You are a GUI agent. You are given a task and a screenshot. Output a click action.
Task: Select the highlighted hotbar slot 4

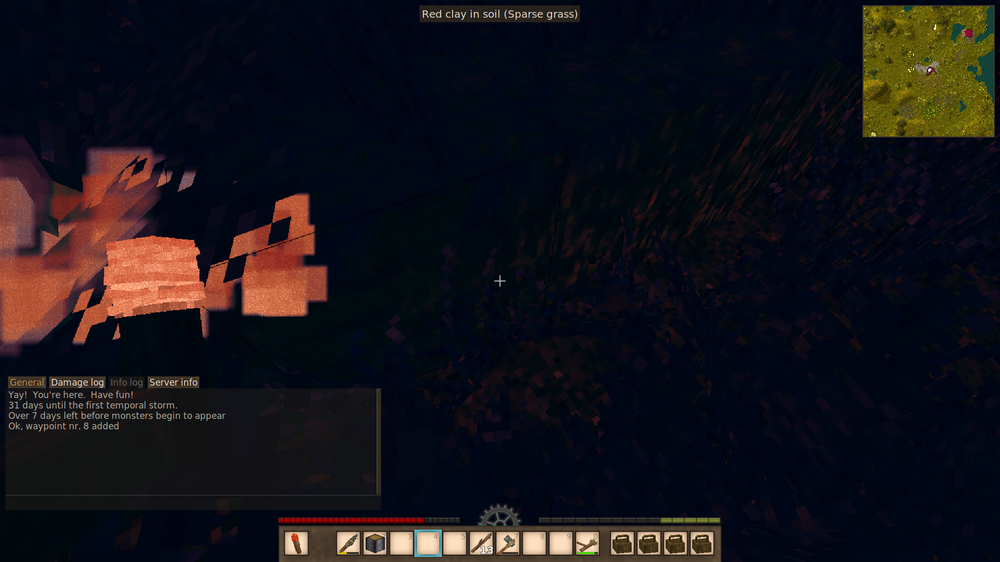pos(428,543)
